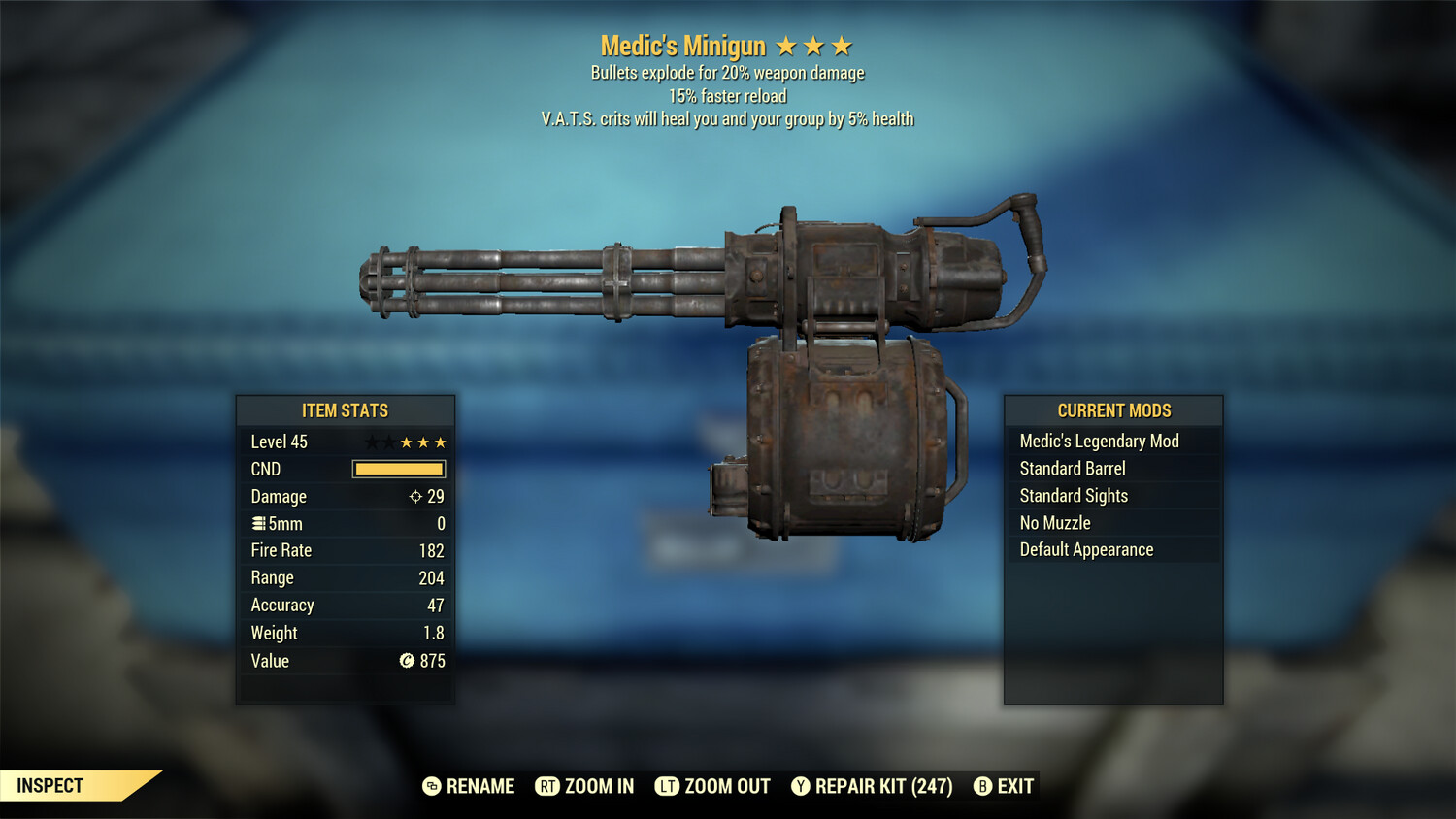This screenshot has height=819, width=1456.
Task: Click the ammo type icon beside 5mm
Action: [257, 523]
